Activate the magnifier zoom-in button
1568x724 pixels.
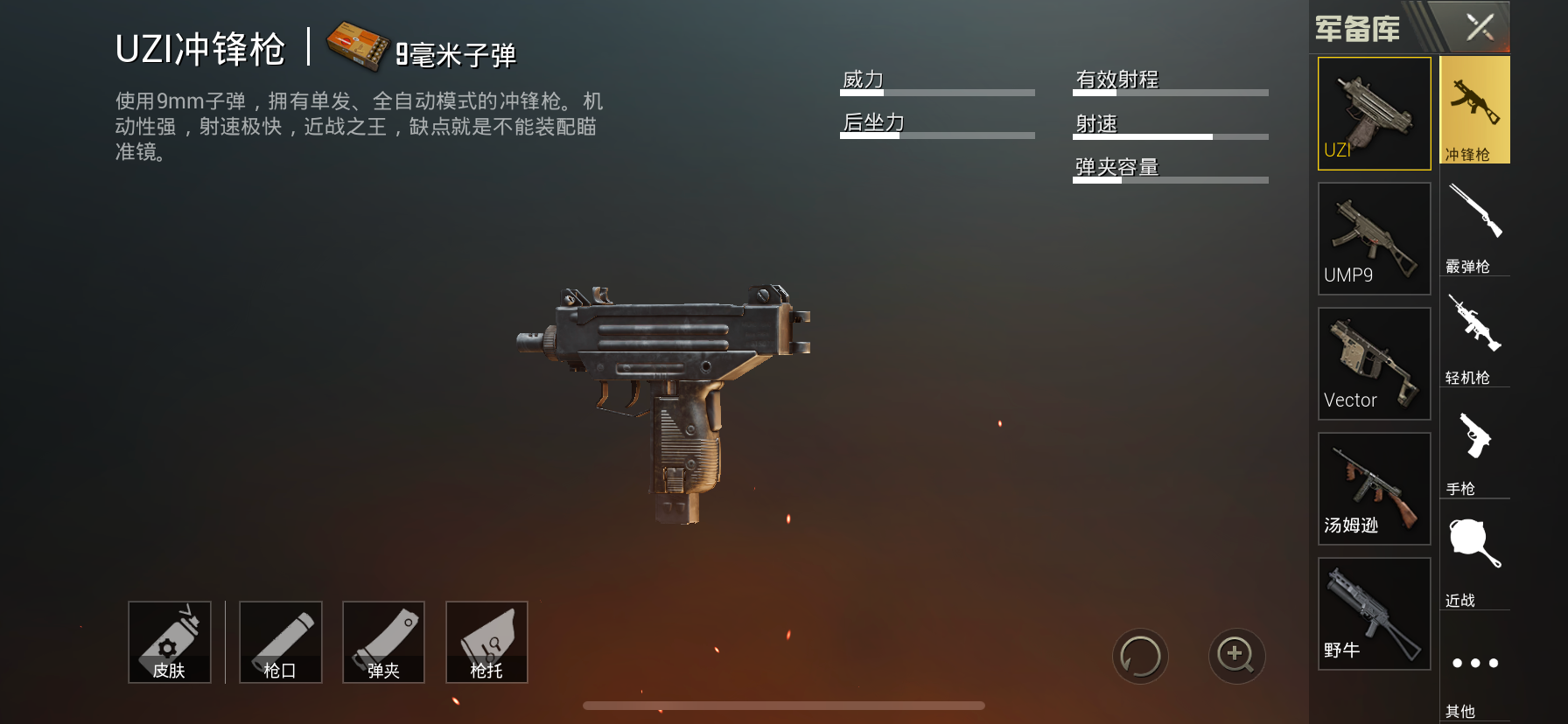[x=1236, y=656]
